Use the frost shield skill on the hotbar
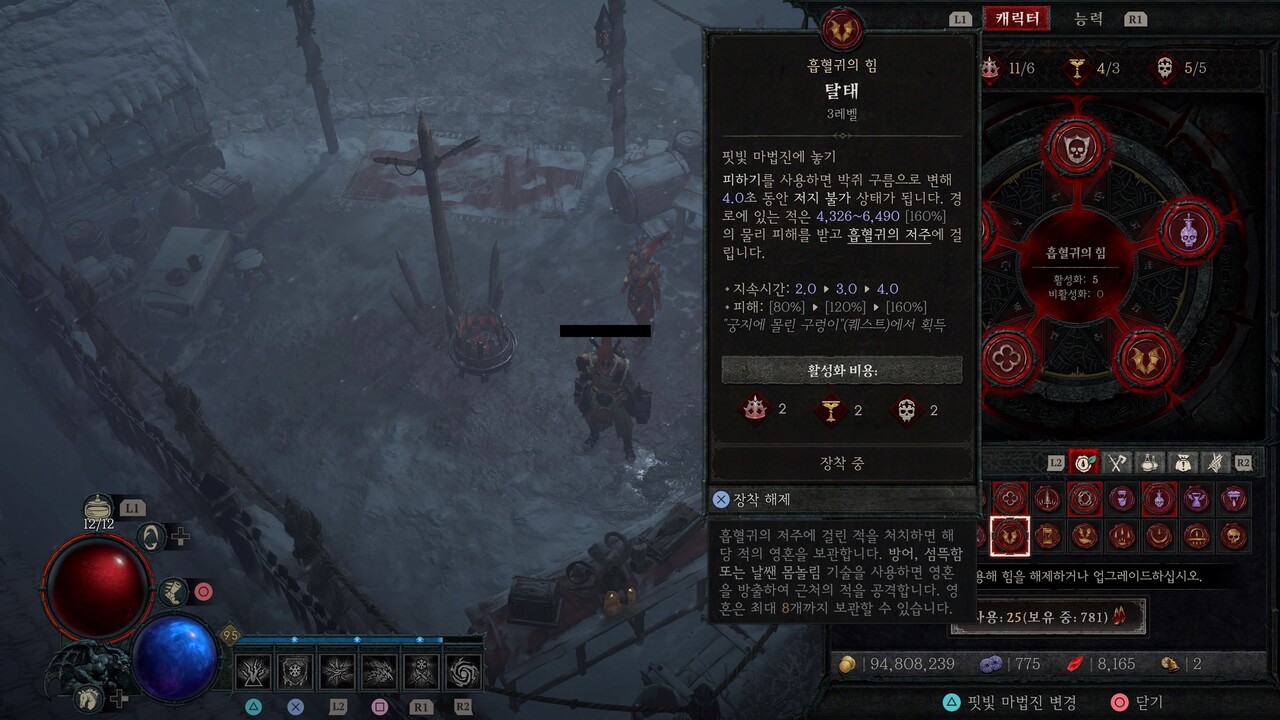1280x720 pixels. pos(295,672)
